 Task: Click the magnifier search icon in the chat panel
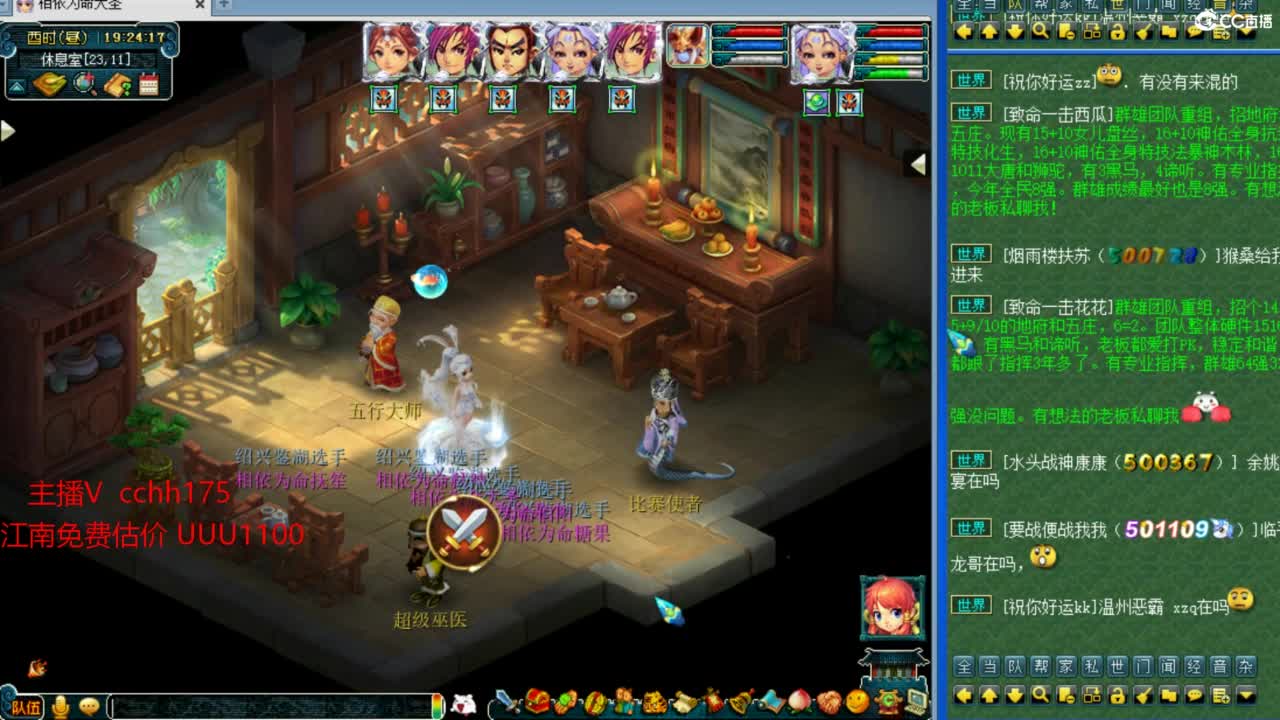click(x=1040, y=695)
